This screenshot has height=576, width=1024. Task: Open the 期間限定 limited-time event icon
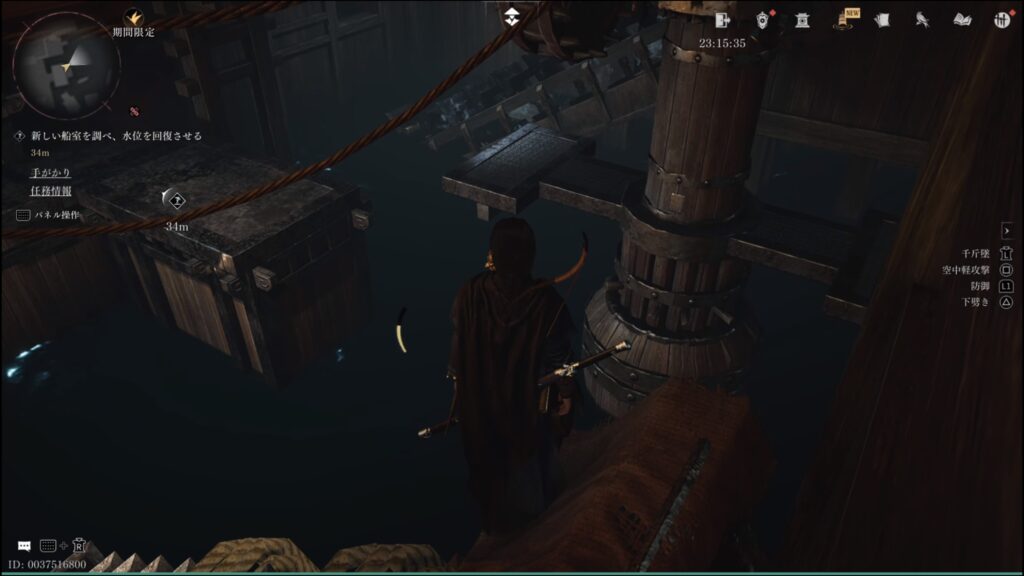point(133,19)
